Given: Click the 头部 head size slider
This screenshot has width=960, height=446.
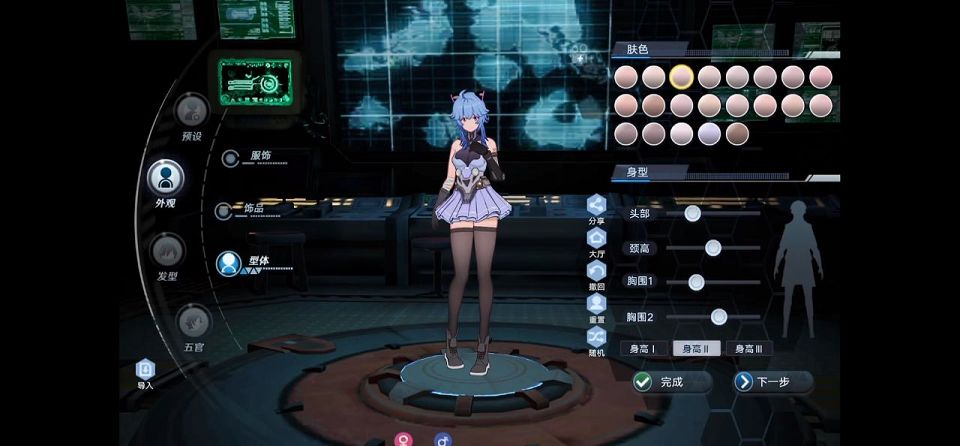Looking at the screenshot, I should click(692, 213).
